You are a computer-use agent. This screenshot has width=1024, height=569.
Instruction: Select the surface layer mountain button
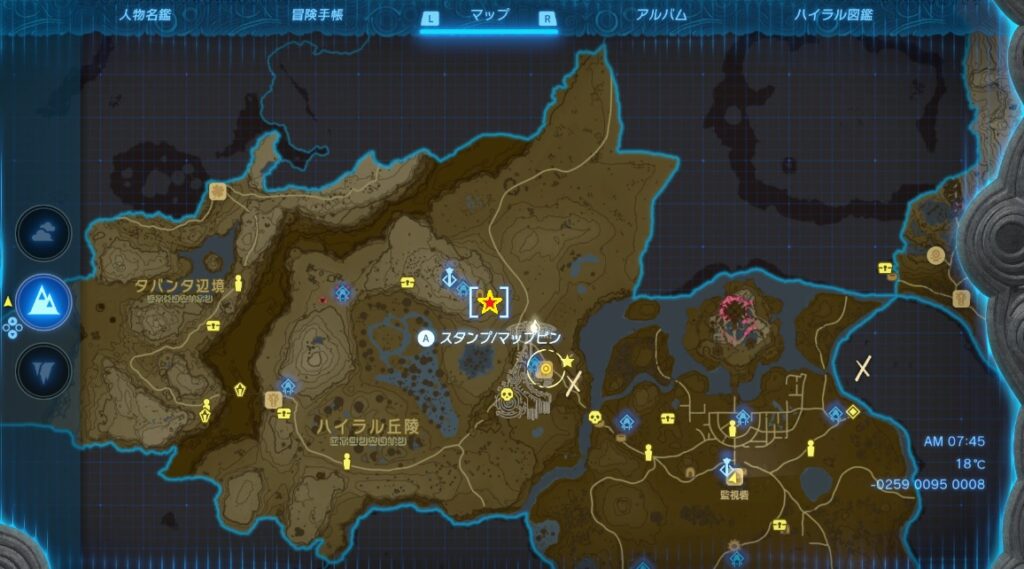[x=44, y=301]
